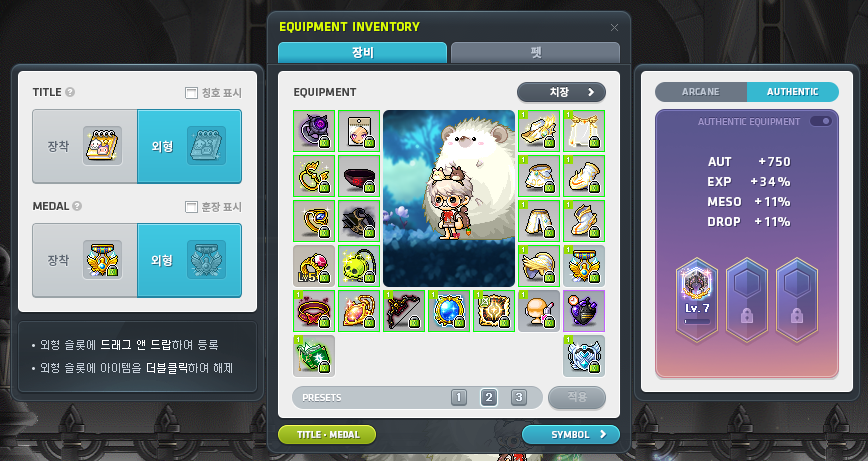The image size is (868, 461).
Task: Switch to the Arcane symbols tab
Action: click(701, 92)
